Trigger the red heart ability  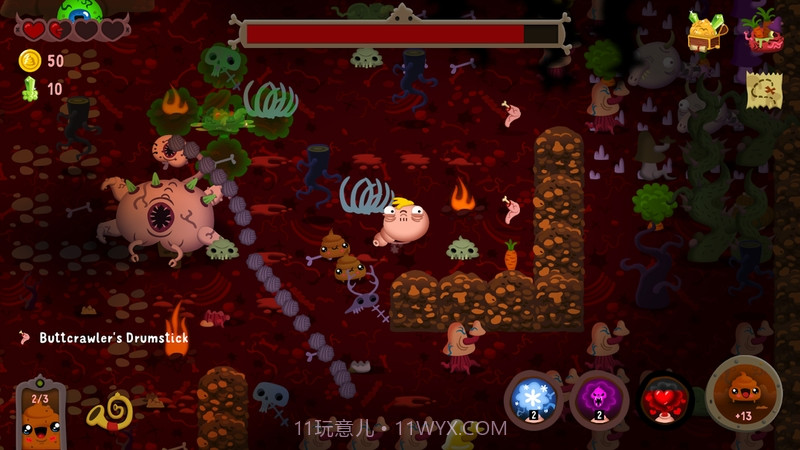click(x=665, y=399)
